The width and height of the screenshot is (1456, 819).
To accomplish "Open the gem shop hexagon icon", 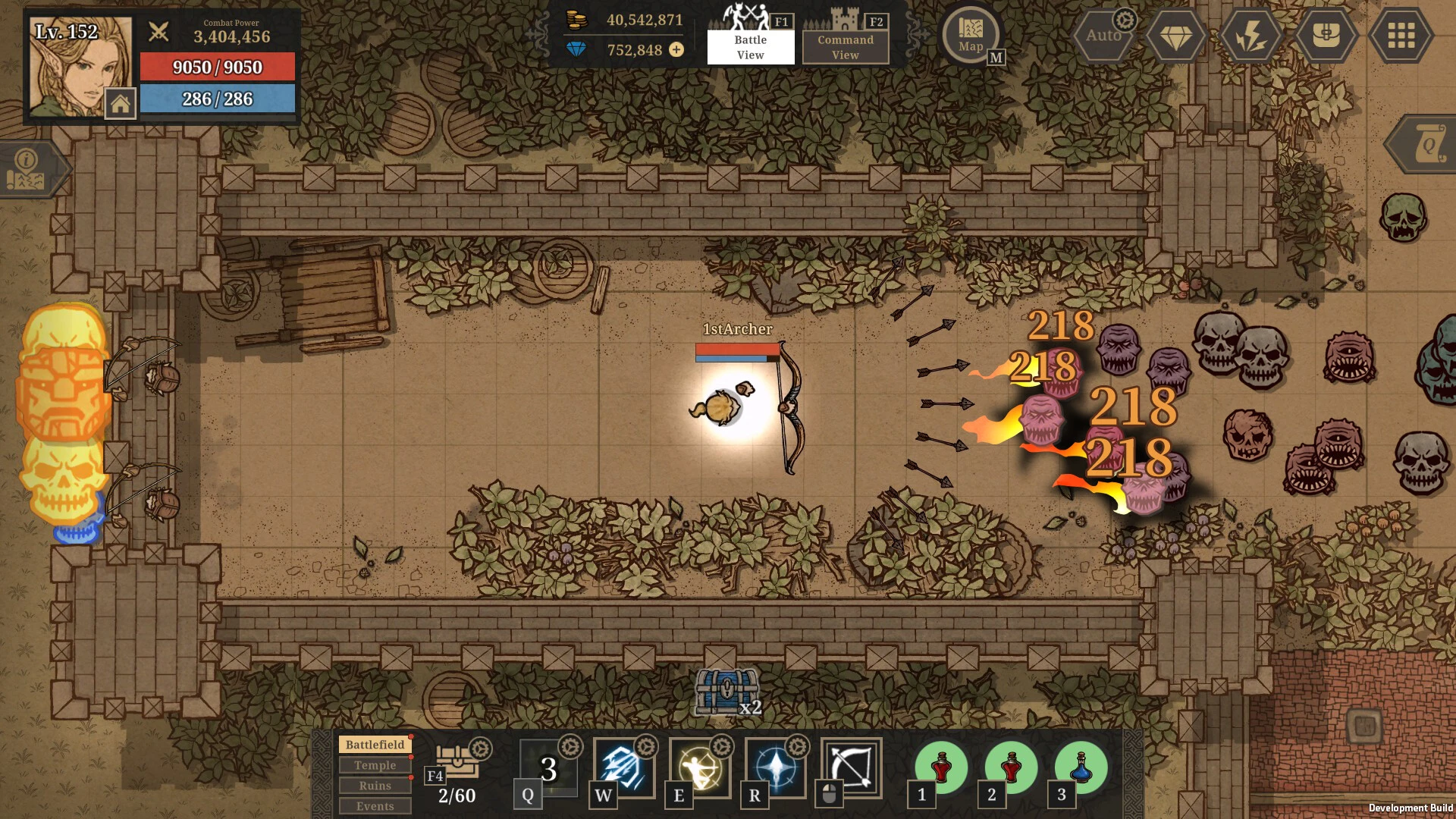I will coord(1176,35).
